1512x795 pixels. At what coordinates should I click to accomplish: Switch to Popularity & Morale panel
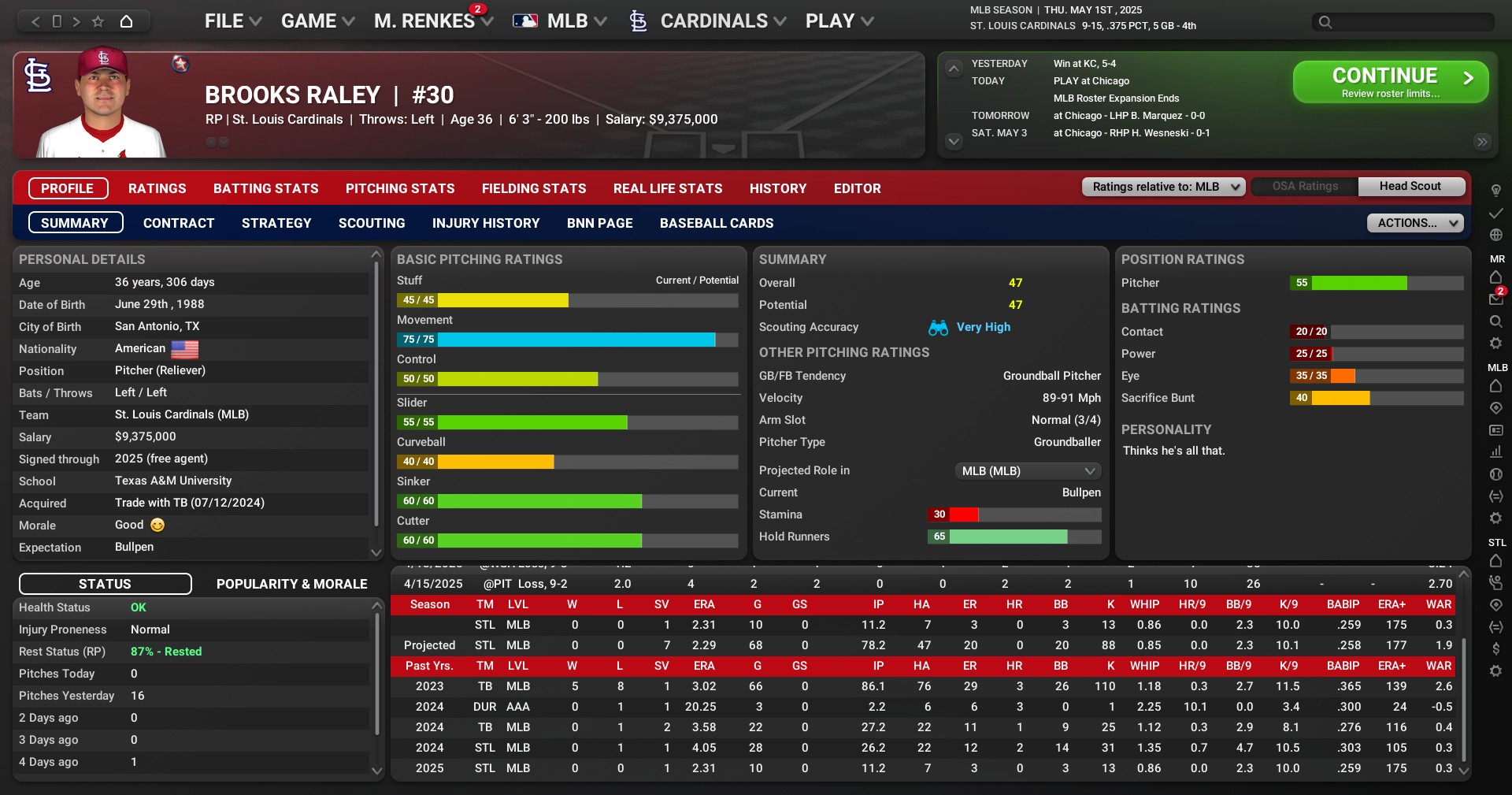point(291,584)
